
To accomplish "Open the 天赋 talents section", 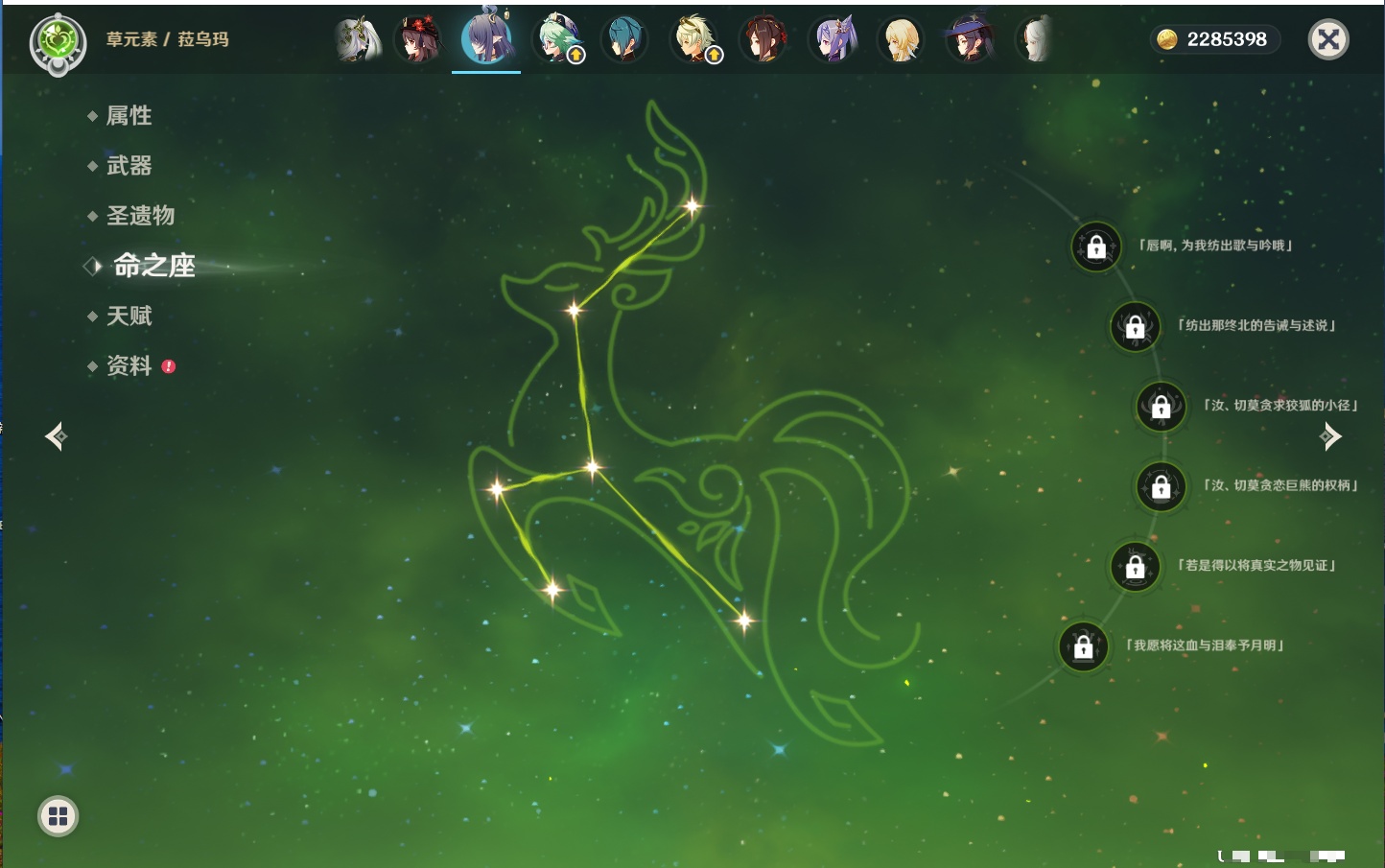I will [129, 316].
